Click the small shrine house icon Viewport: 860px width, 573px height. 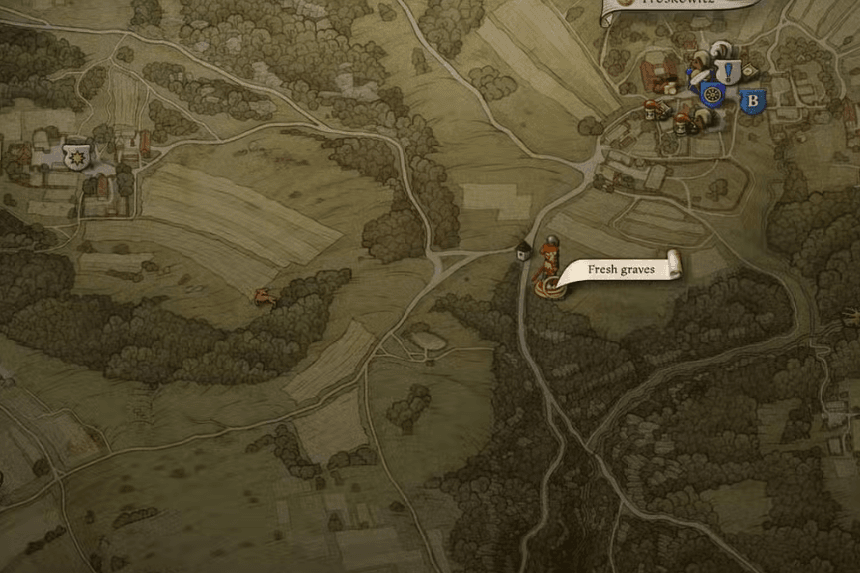pyautogui.click(x=523, y=250)
